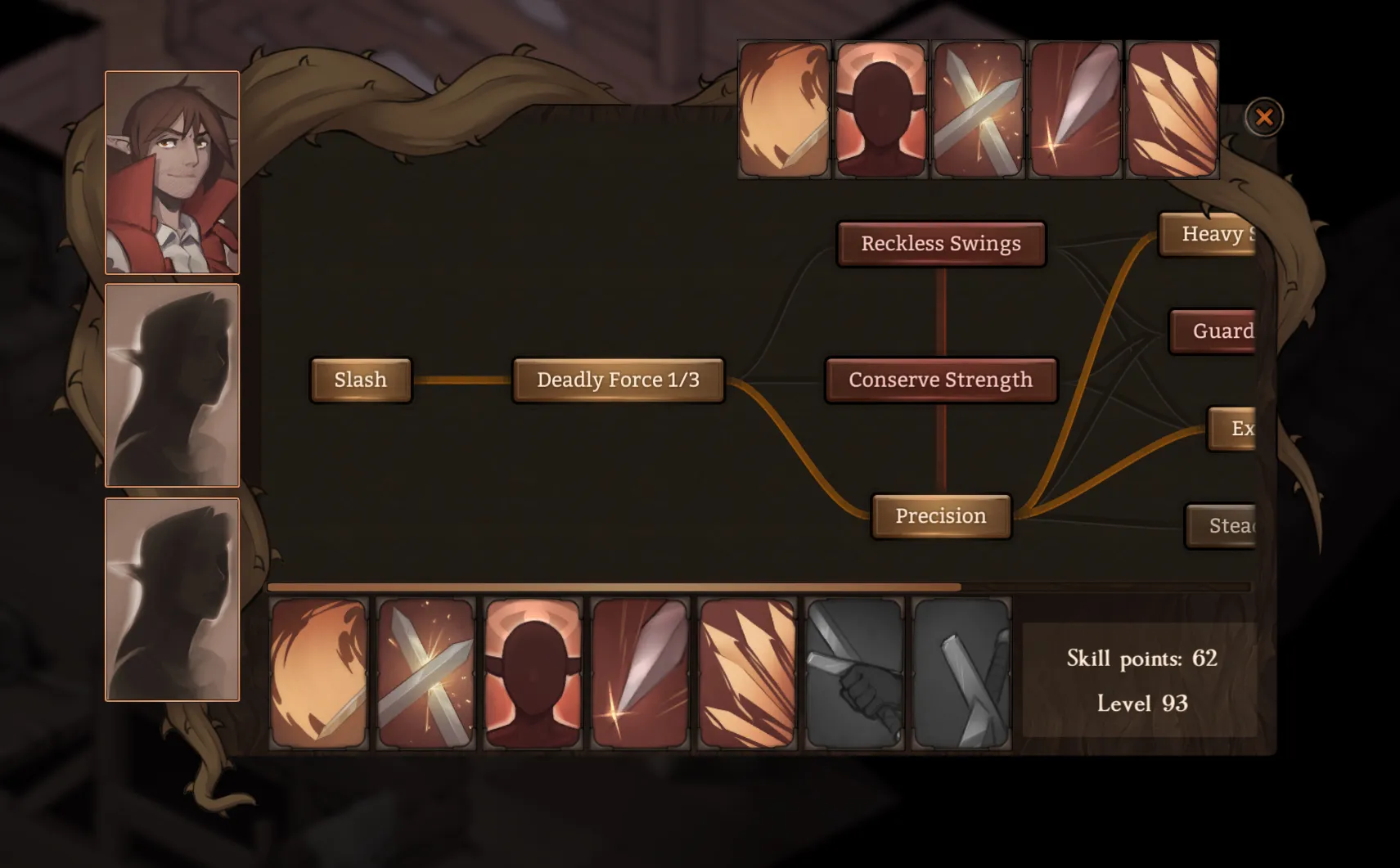This screenshot has height=868, width=1400.
Task: Select the Slash skill node
Action: coord(360,380)
